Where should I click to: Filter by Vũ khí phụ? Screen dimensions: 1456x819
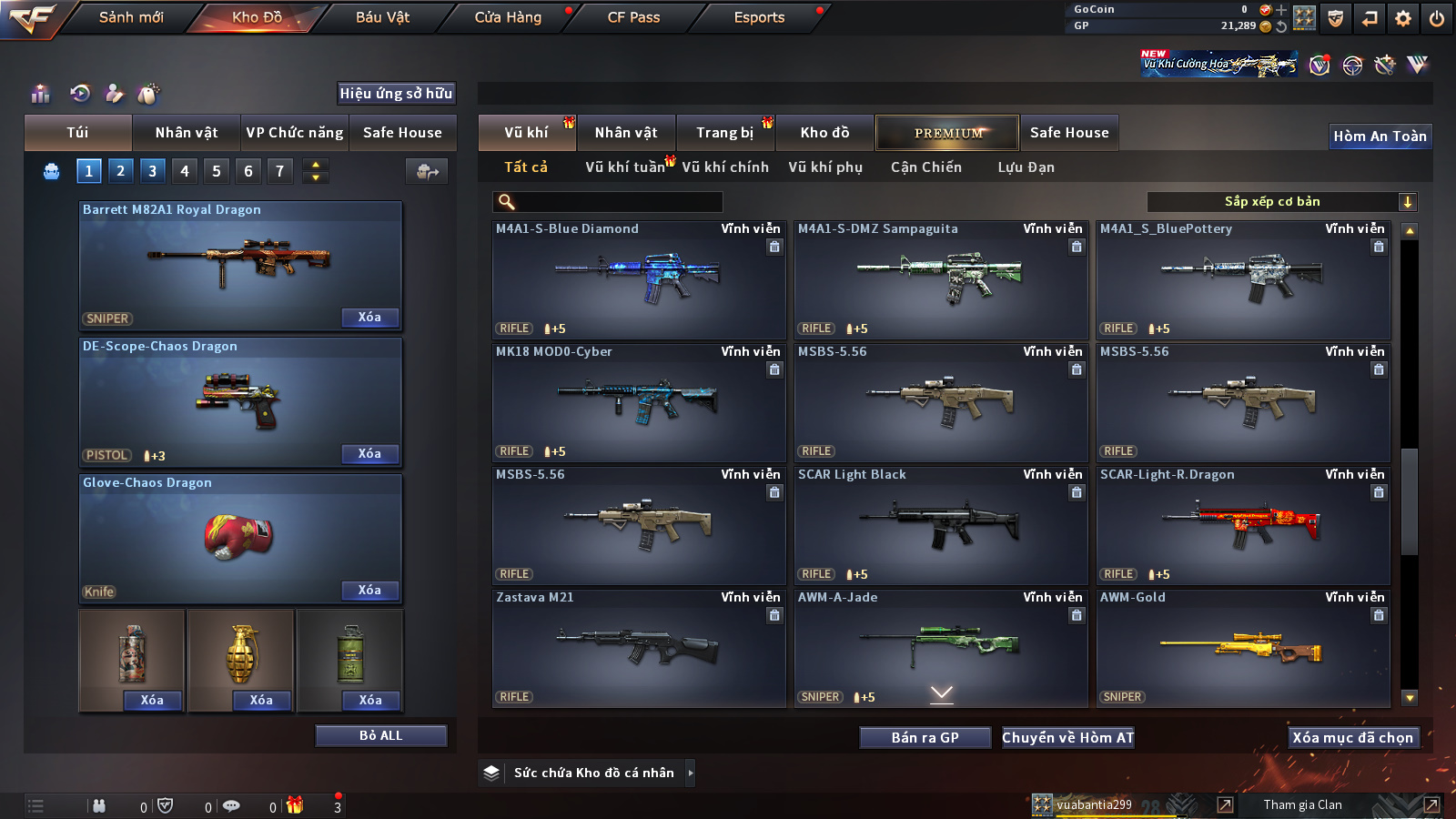825,167
